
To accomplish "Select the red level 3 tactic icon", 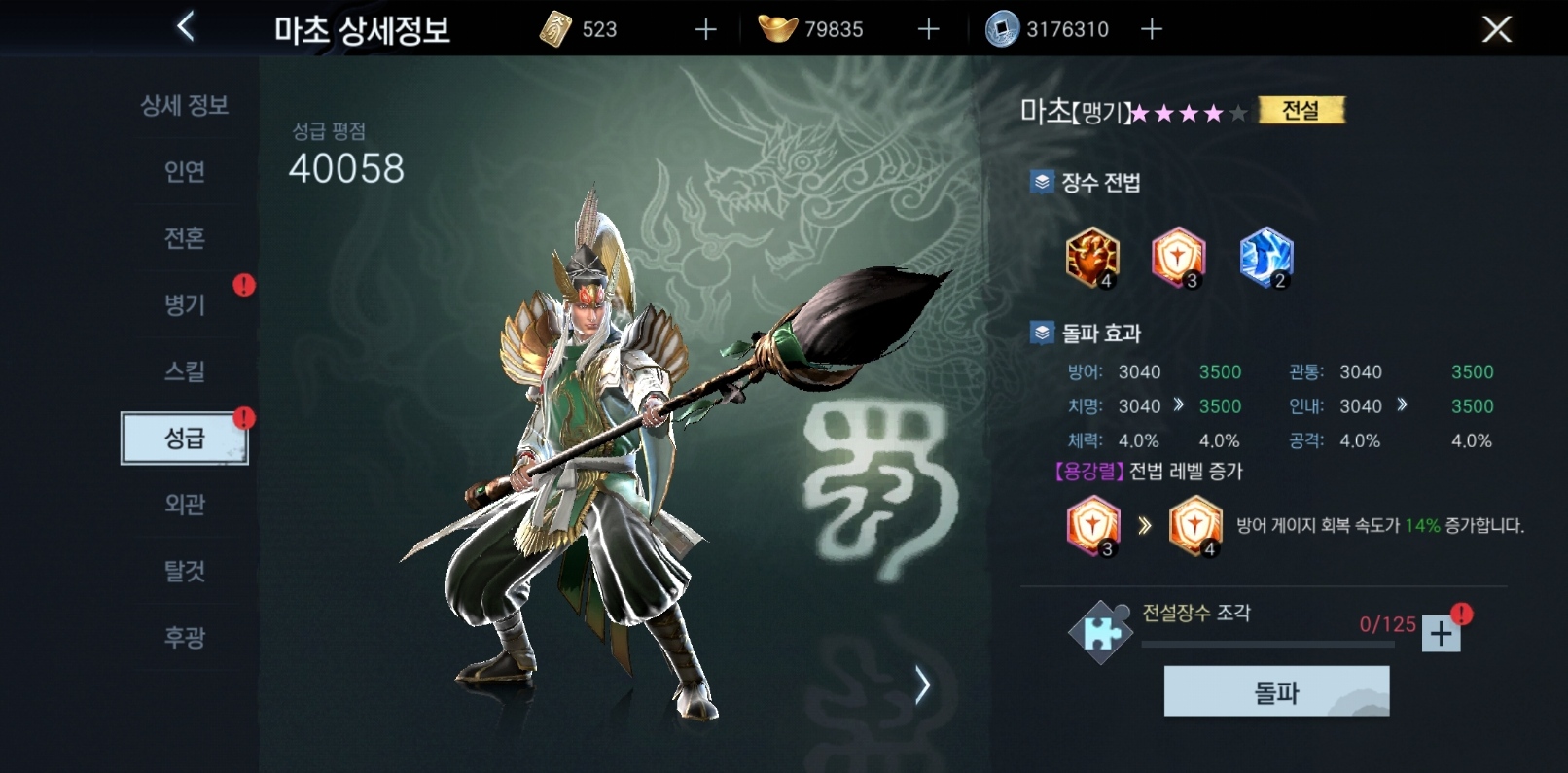I will [1180, 258].
